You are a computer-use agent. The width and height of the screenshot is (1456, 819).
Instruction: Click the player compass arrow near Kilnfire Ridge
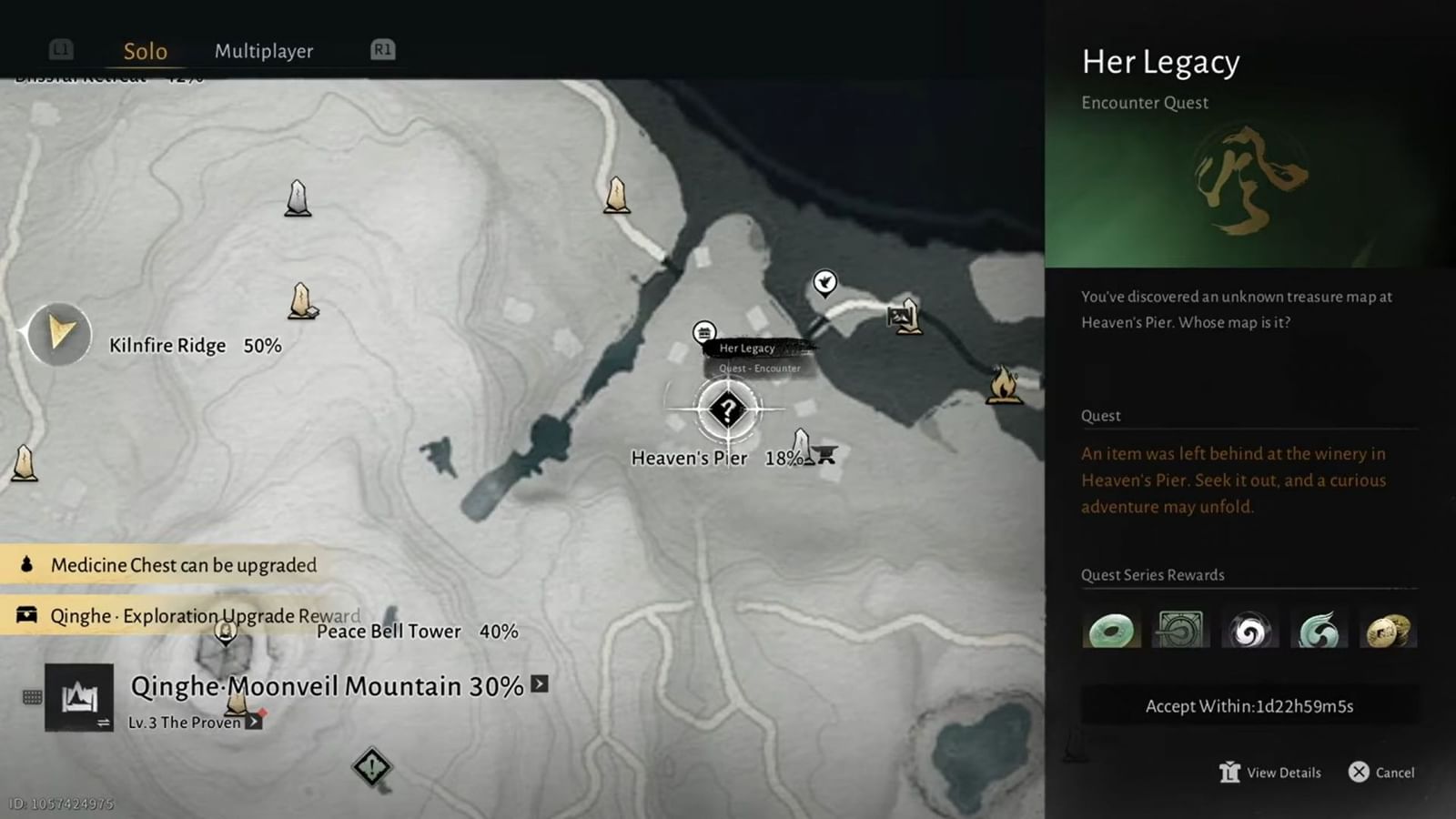(x=58, y=335)
